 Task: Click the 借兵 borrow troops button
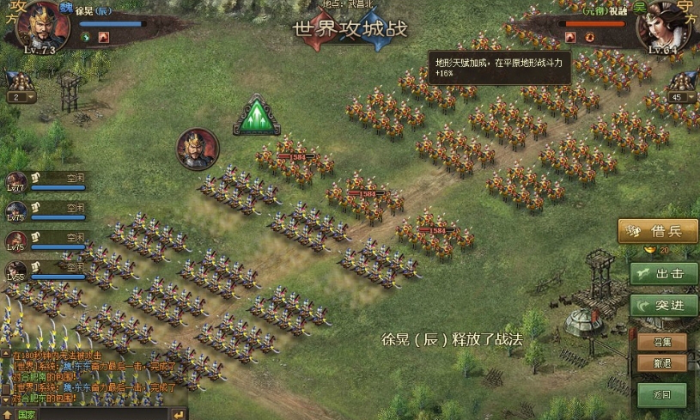pos(658,231)
